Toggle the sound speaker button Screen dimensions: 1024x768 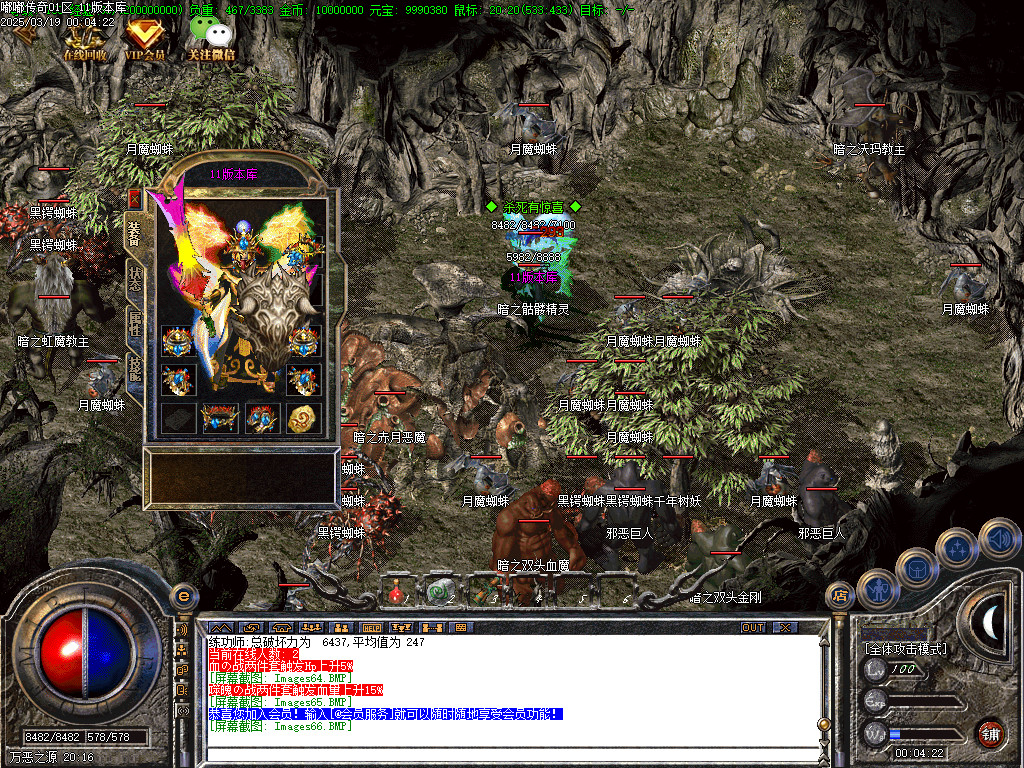pyautogui.click(x=998, y=538)
